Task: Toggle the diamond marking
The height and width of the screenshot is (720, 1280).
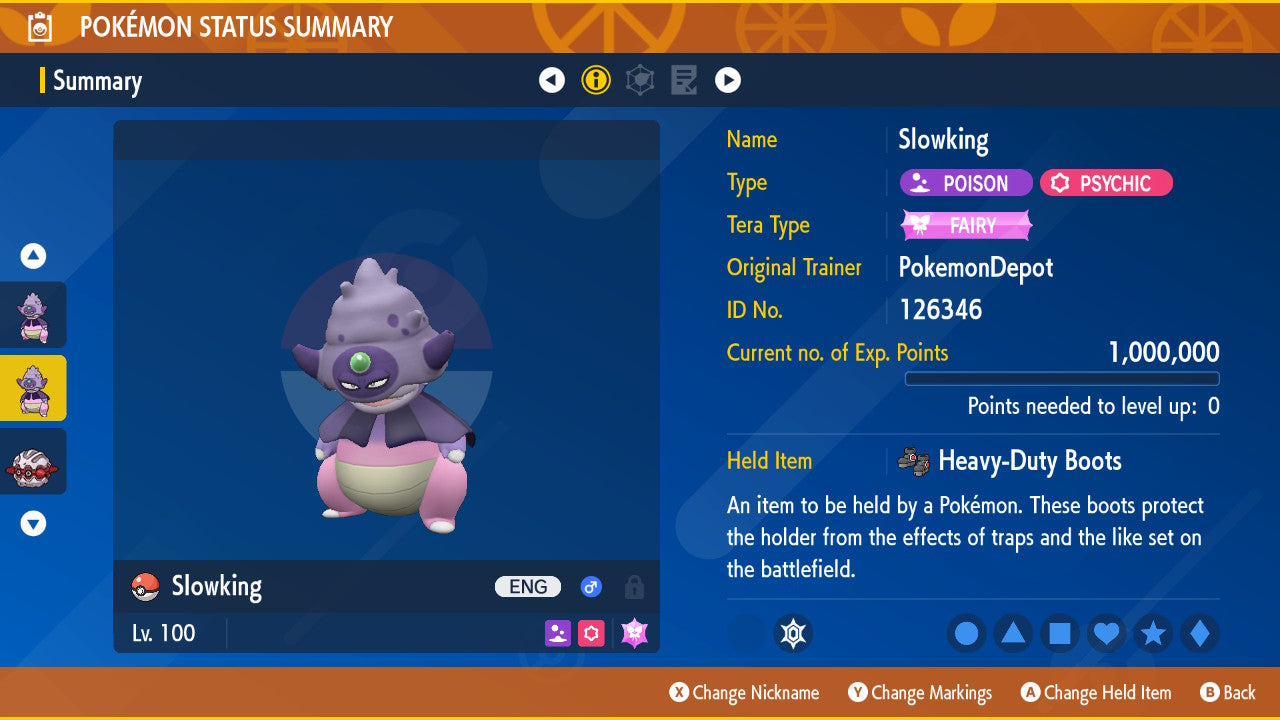Action: (1200, 633)
